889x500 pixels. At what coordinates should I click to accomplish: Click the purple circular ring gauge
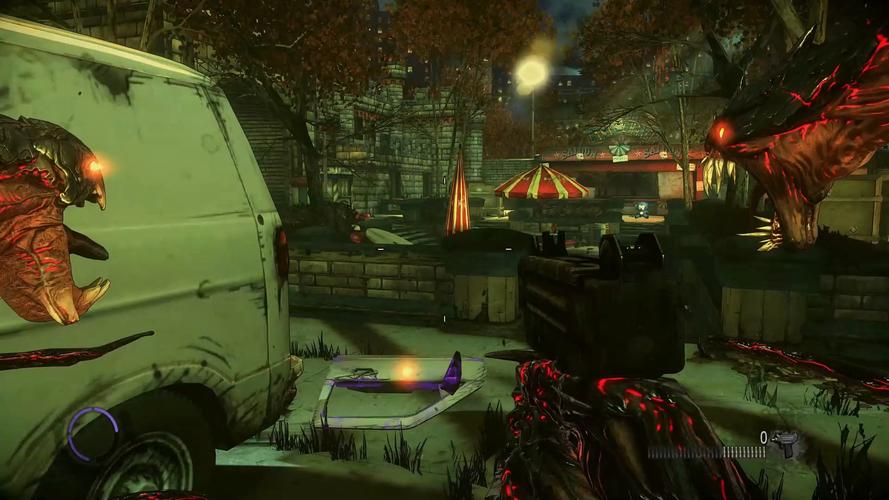pyautogui.click(x=92, y=433)
